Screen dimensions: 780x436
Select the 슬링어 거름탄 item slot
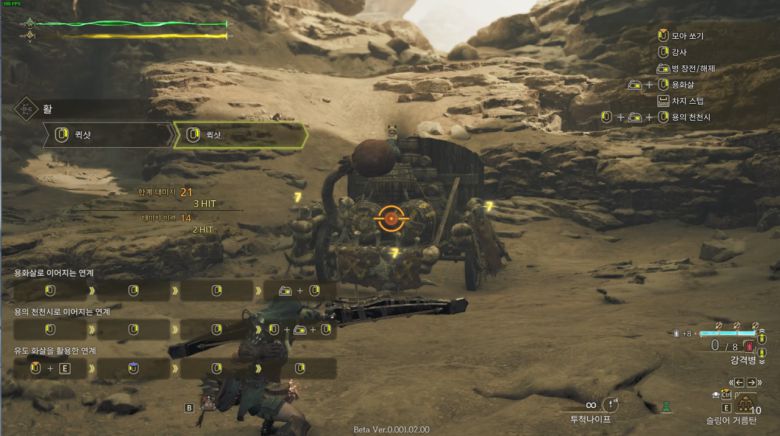tap(746, 403)
